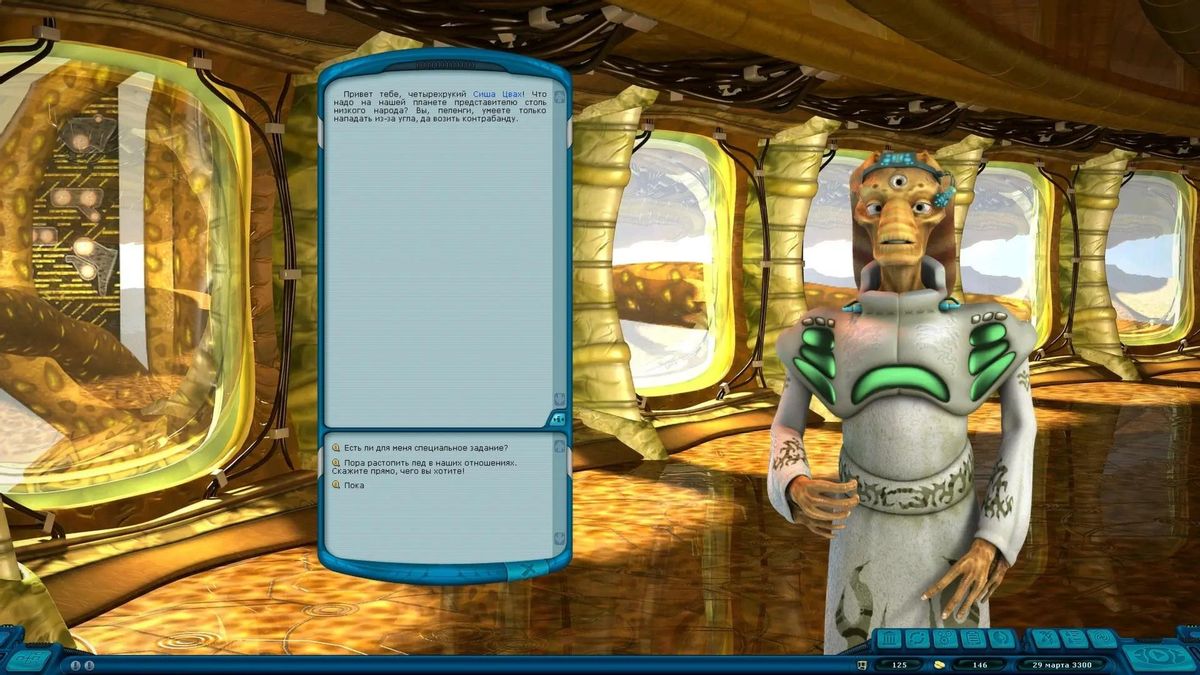Viewport: 1200px width, 675px height.
Task: Click the second exclamation notification icon
Action: click(89, 665)
